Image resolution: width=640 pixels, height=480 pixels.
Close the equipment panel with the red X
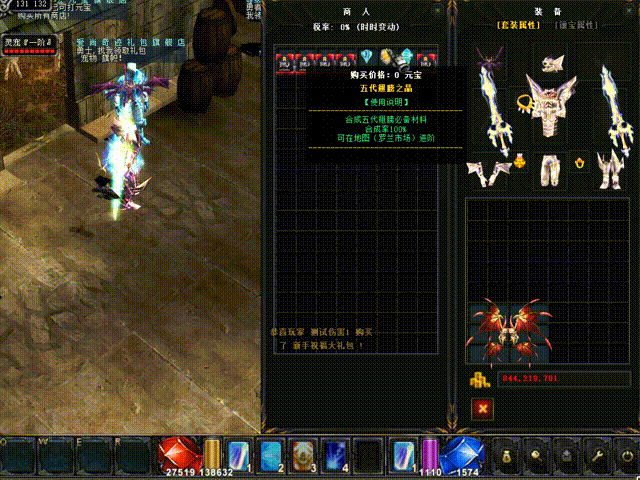point(483,408)
